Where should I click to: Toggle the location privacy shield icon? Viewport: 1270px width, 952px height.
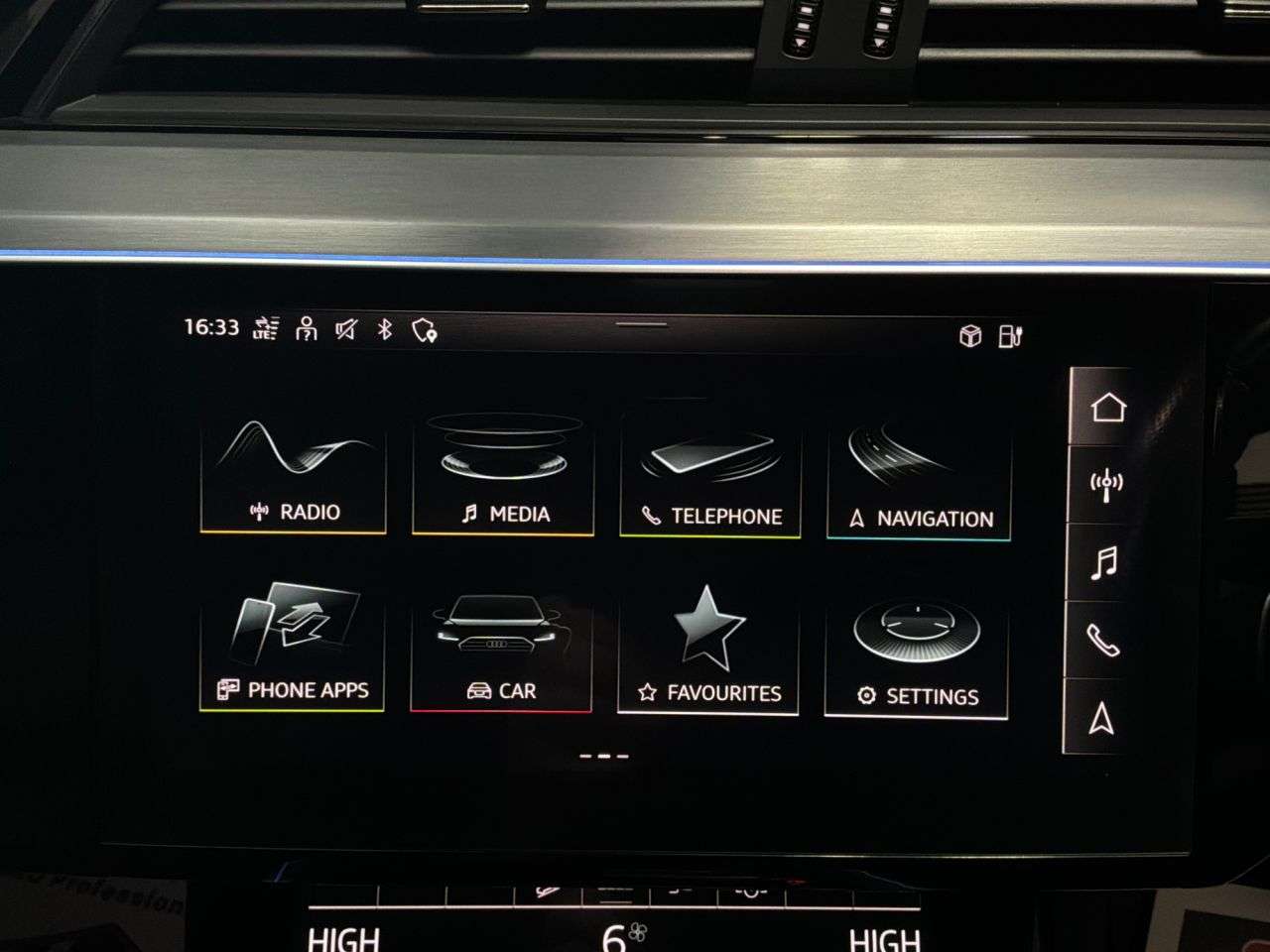427,331
